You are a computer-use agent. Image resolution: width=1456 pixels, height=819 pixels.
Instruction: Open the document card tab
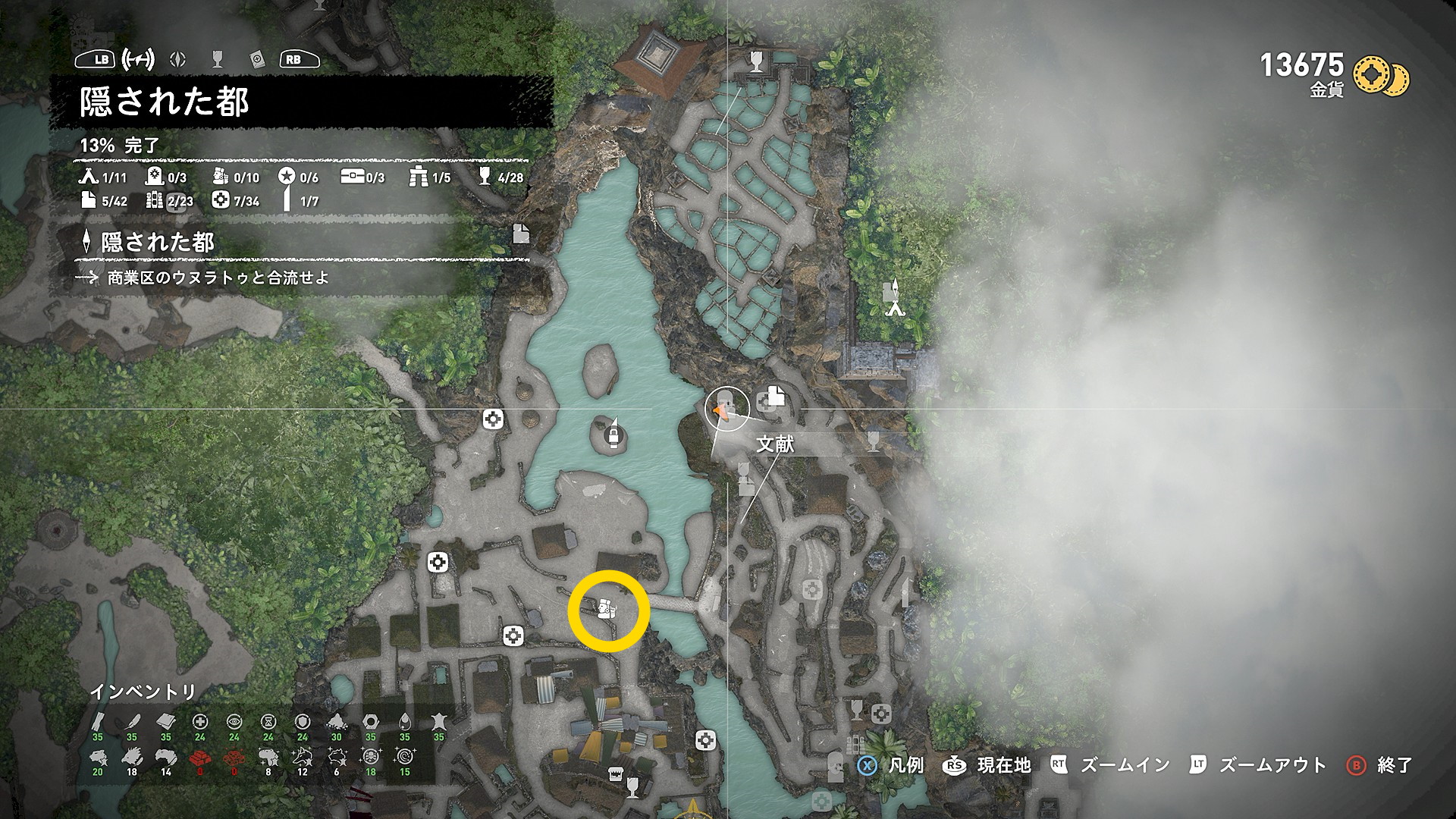tap(257, 59)
